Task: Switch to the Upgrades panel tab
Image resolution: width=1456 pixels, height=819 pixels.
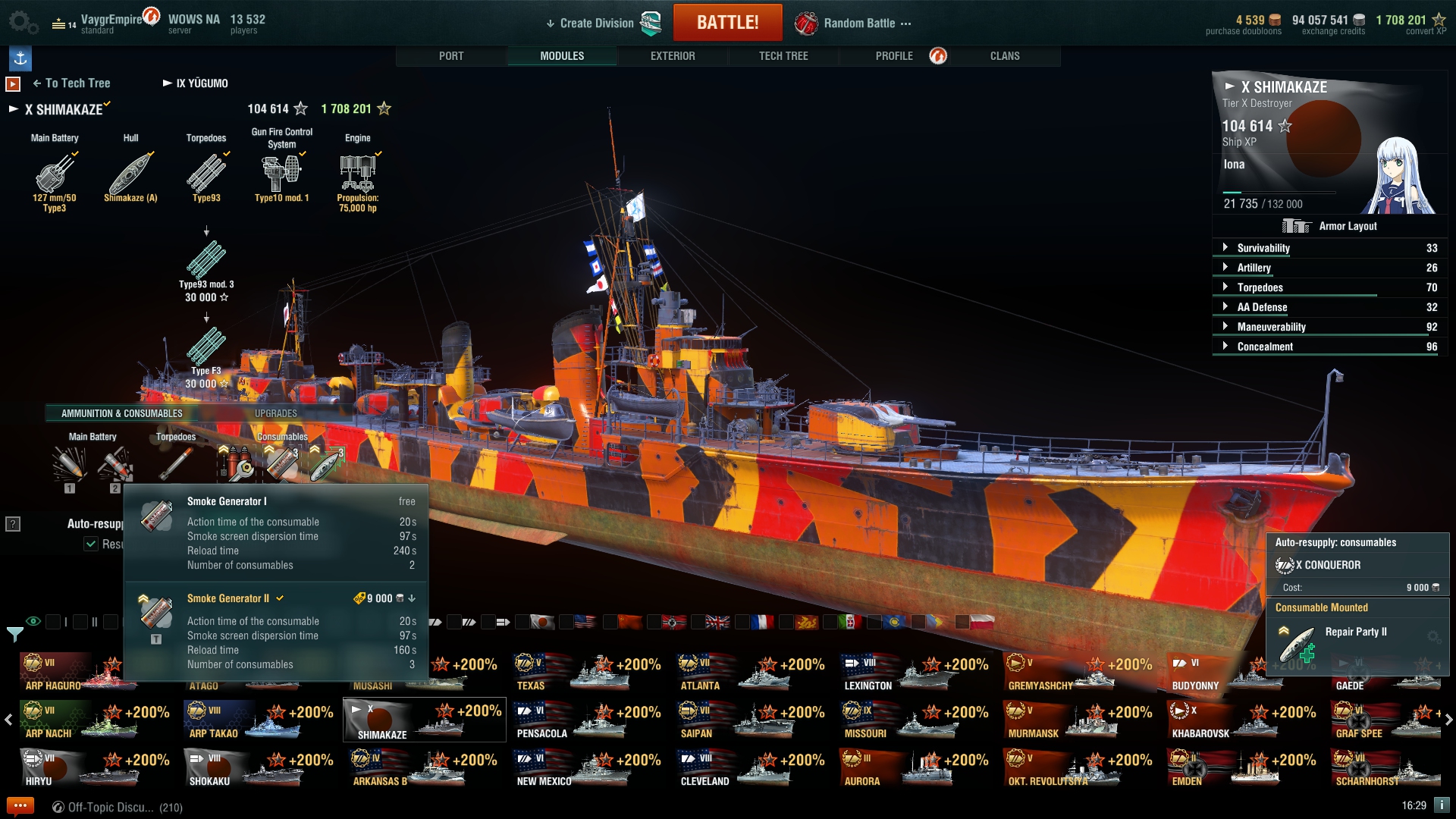Action: pos(276,413)
